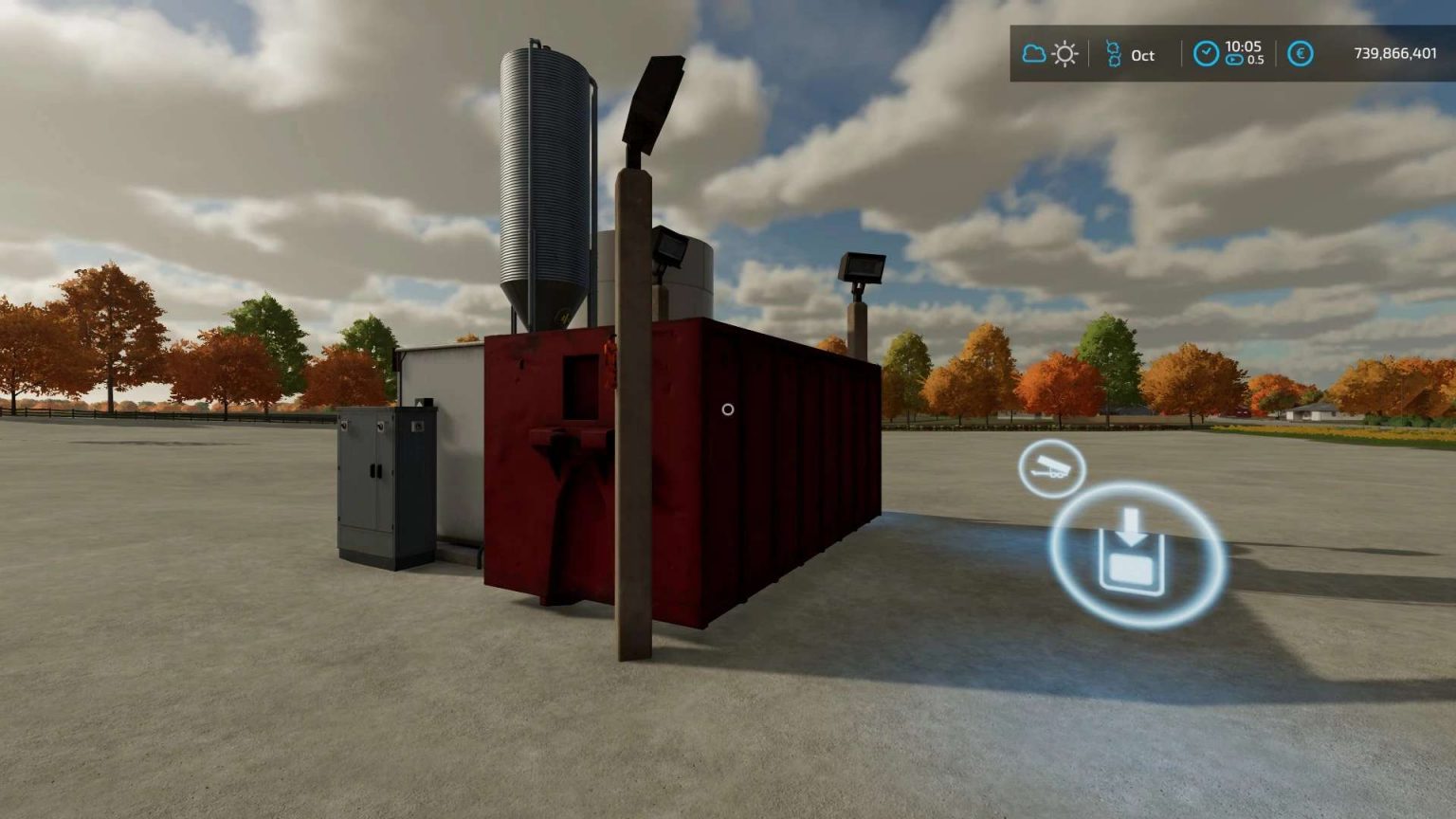Click the euro coin currency icon
The width and height of the screenshot is (1456, 819).
point(1301,54)
